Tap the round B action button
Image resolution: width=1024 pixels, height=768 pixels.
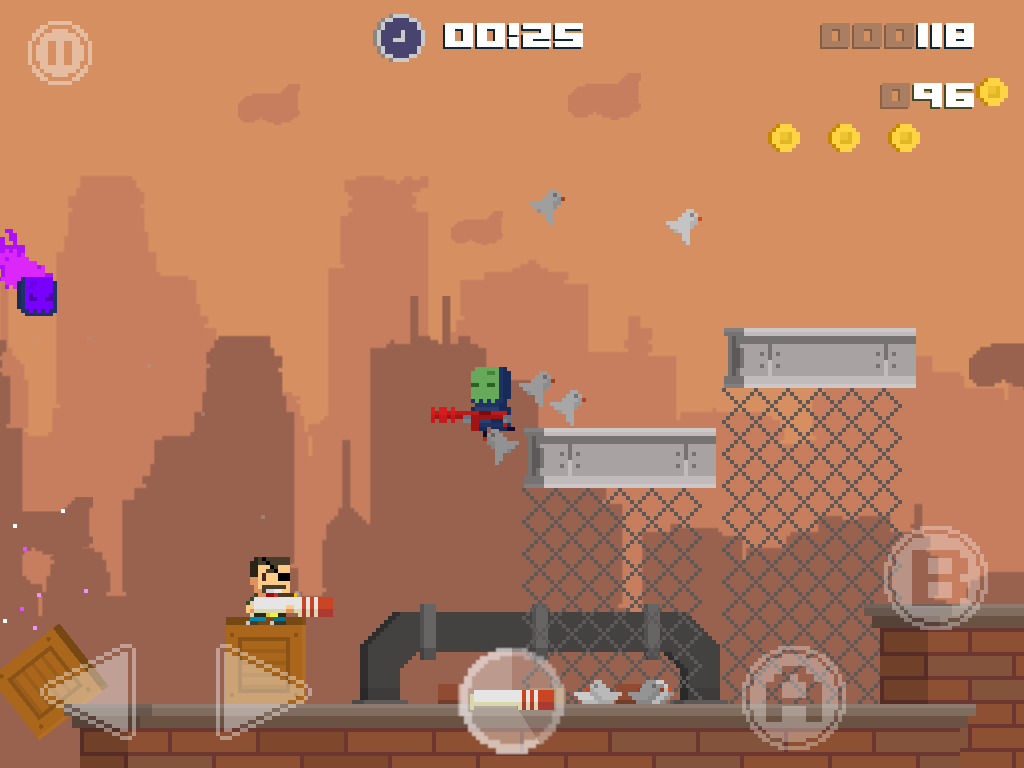tap(936, 577)
